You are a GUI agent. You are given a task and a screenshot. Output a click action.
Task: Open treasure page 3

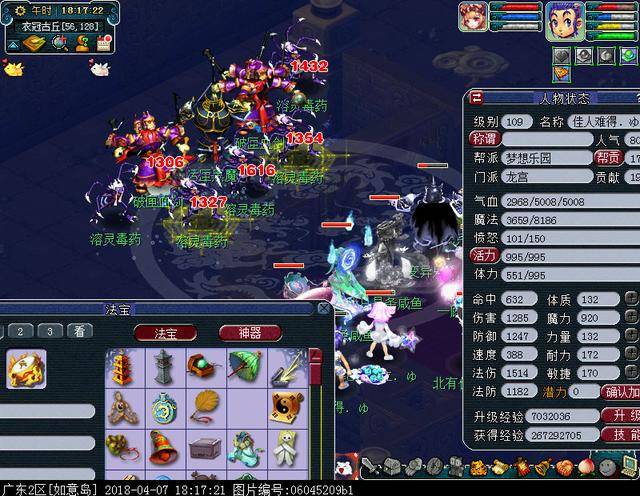tap(50, 331)
